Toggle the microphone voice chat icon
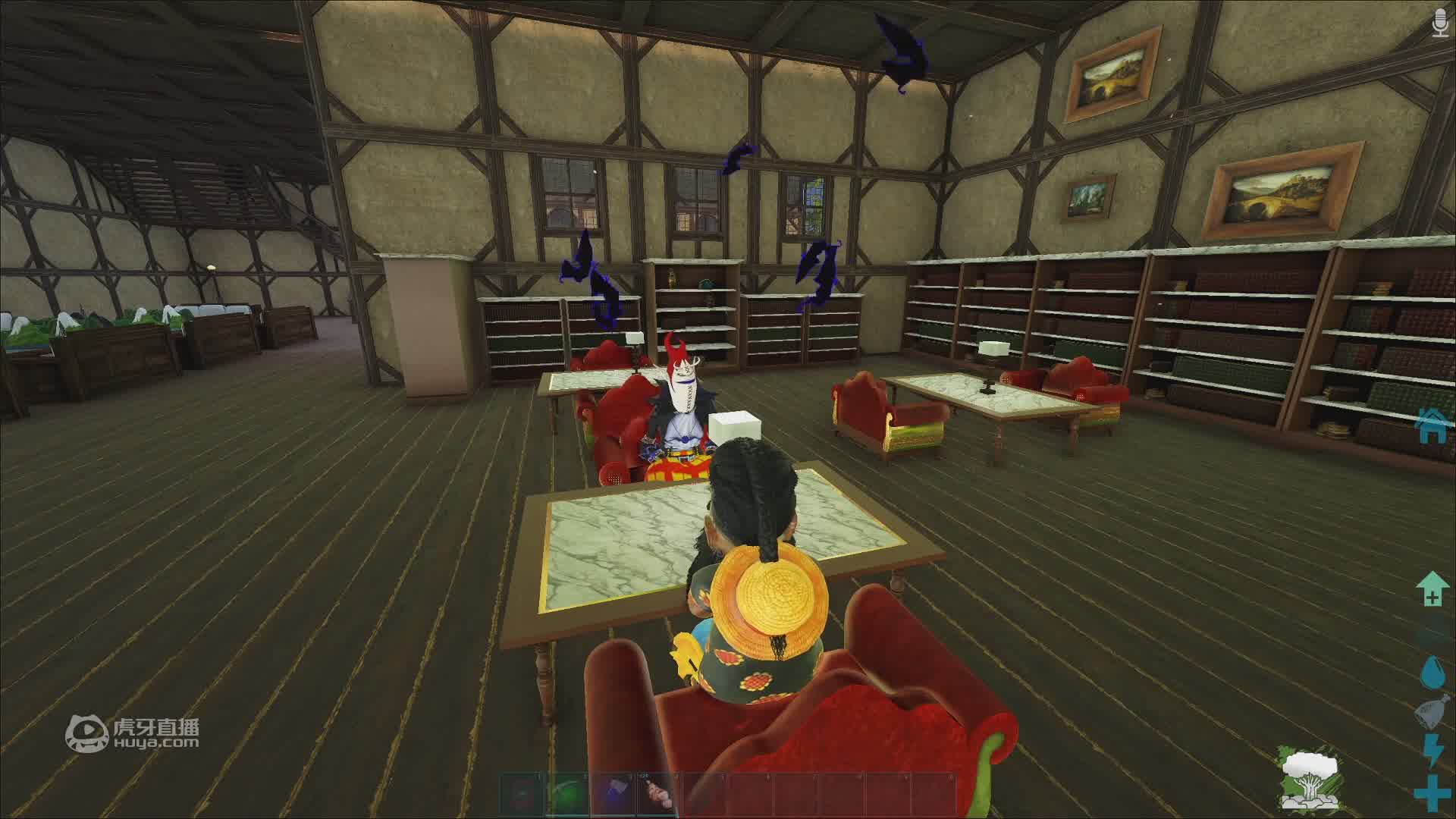 click(1439, 23)
